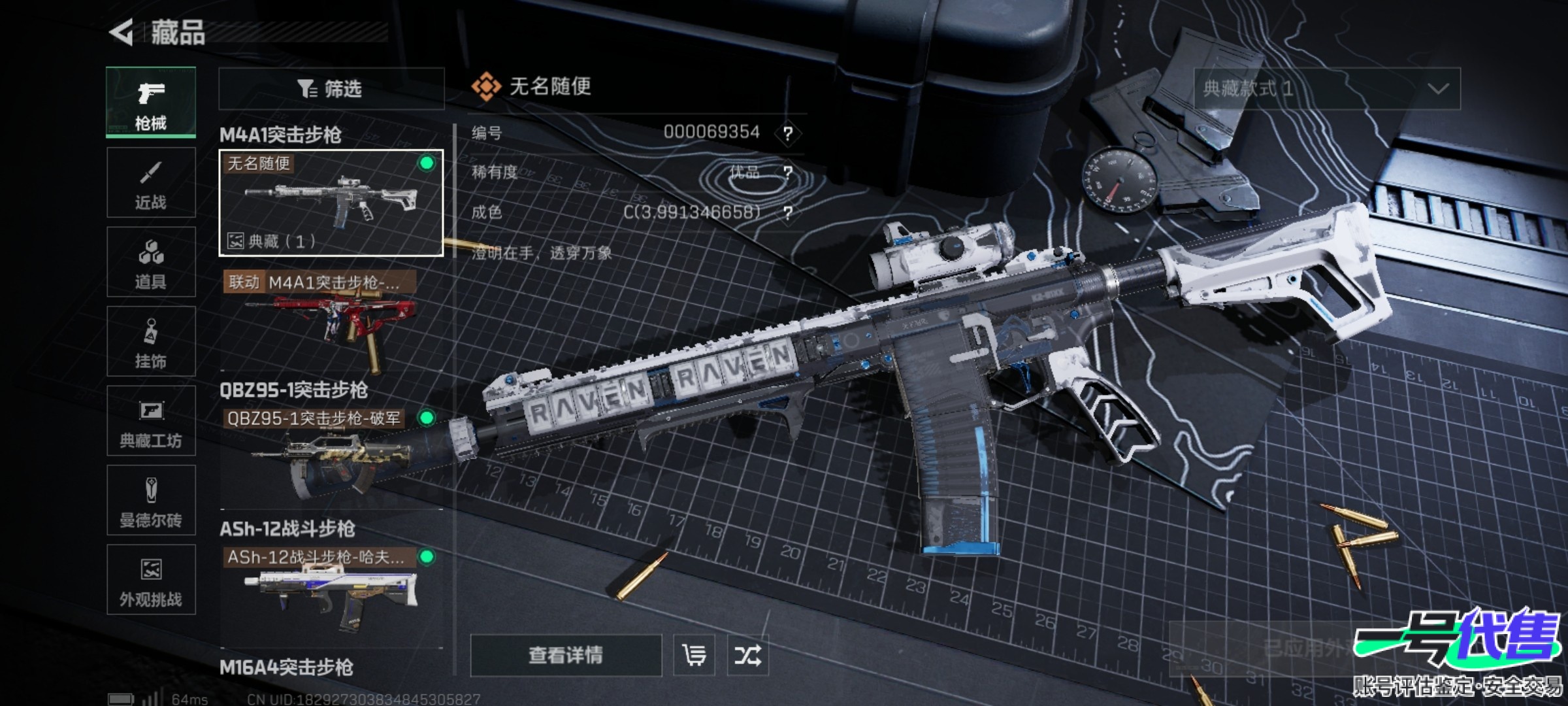This screenshot has height=706, width=1568.
Task: Activate the shuffle arrows button
Action: tap(747, 655)
